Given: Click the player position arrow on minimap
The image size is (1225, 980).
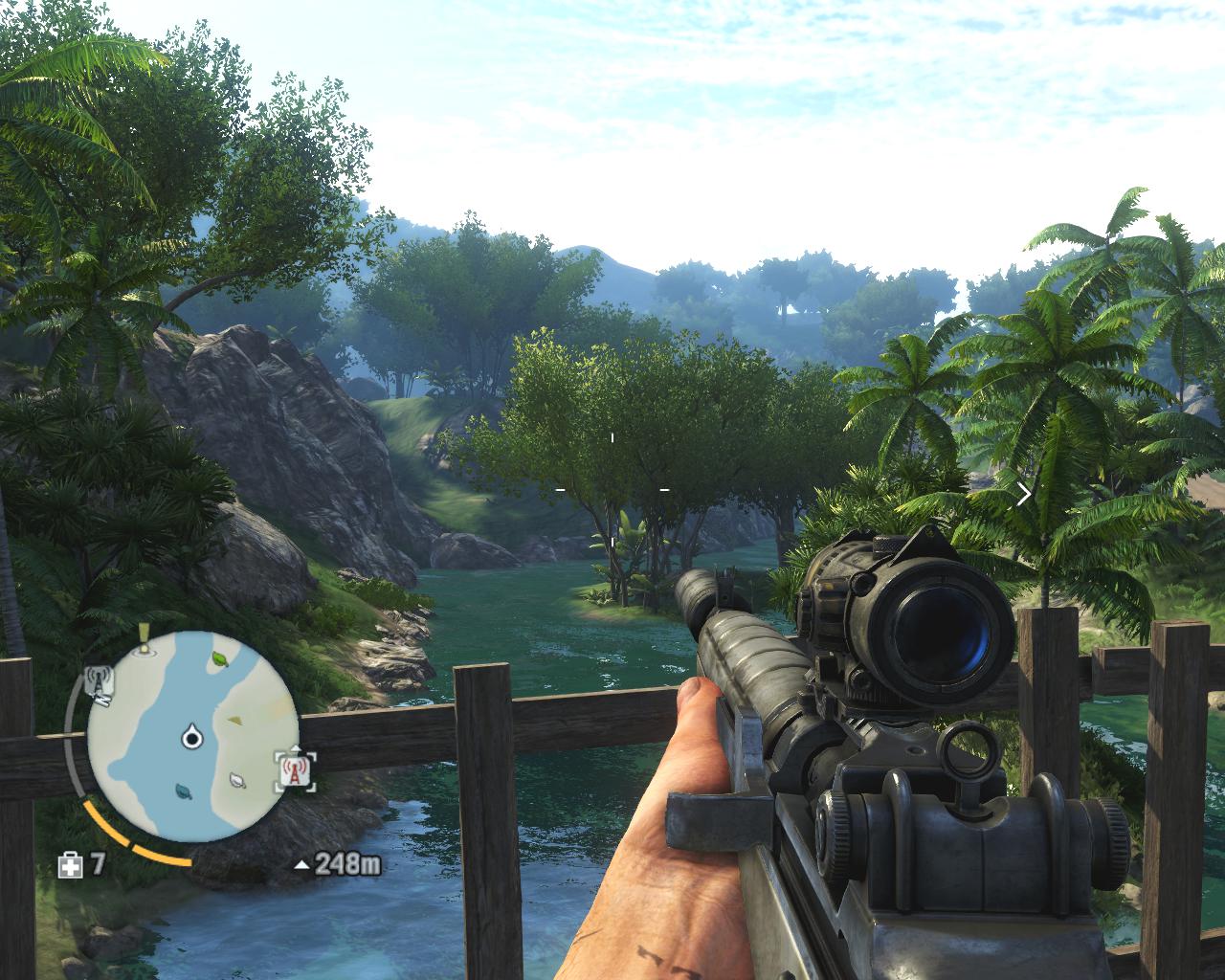Looking at the screenshot, I should 191,737.
